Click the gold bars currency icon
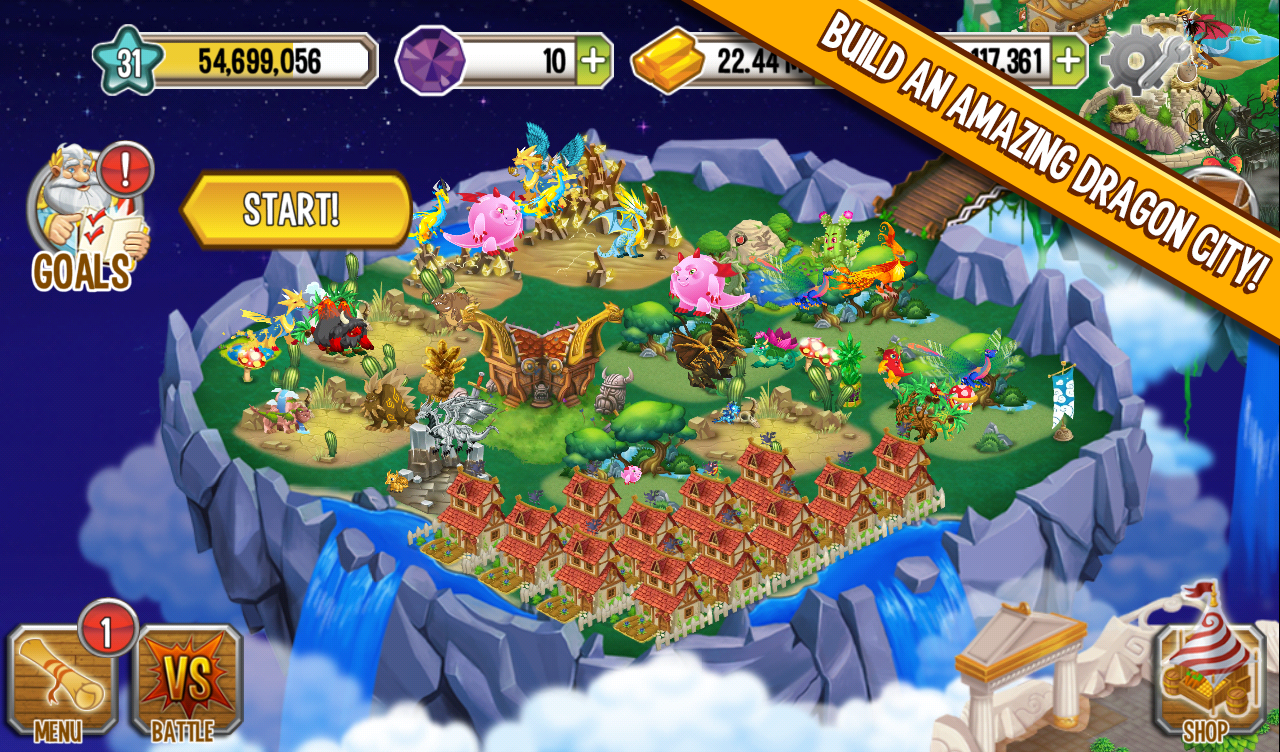The image size is (1280, 752). click(x=667, y=62)
